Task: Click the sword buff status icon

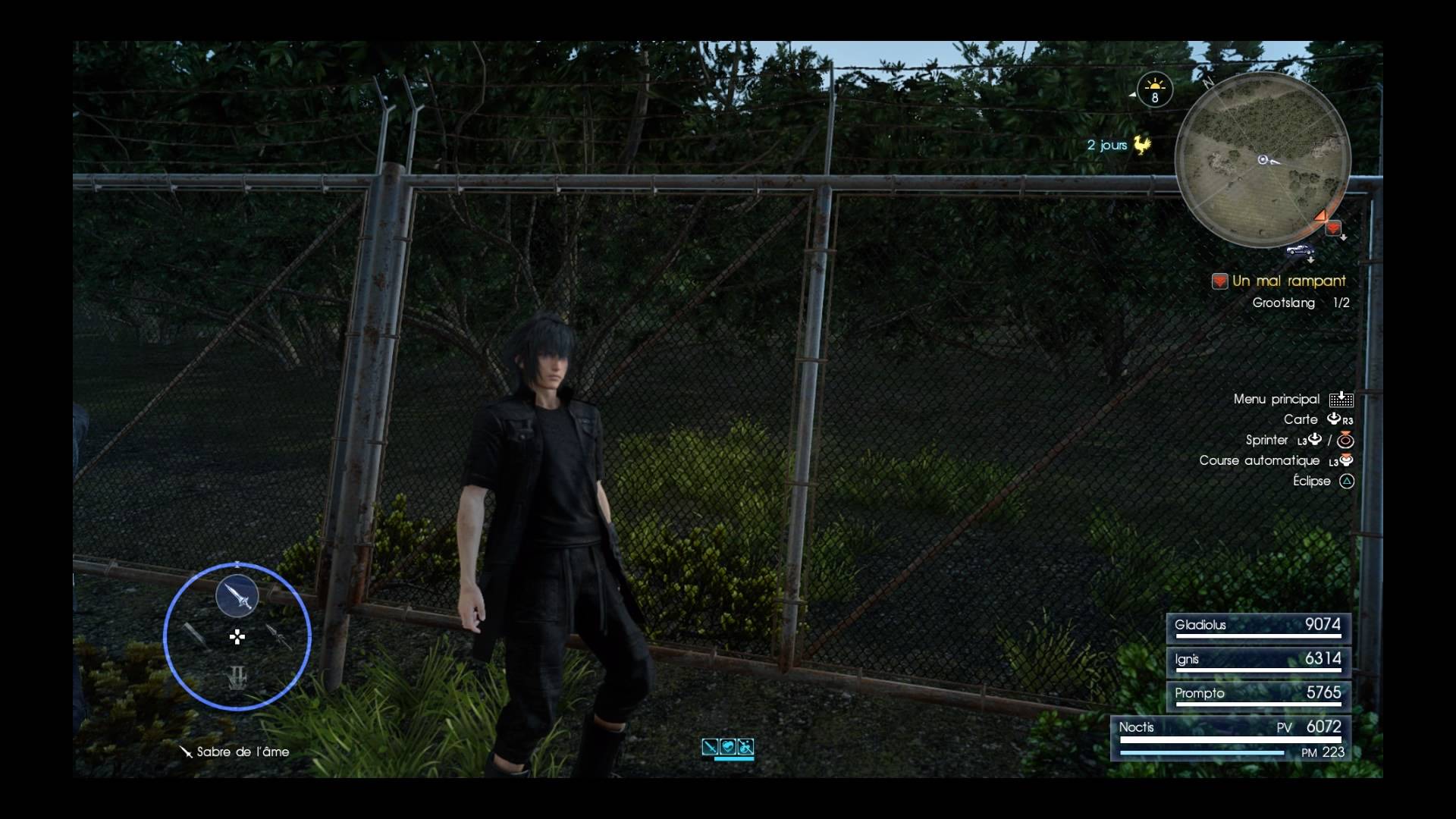Action: pos(710,747)
